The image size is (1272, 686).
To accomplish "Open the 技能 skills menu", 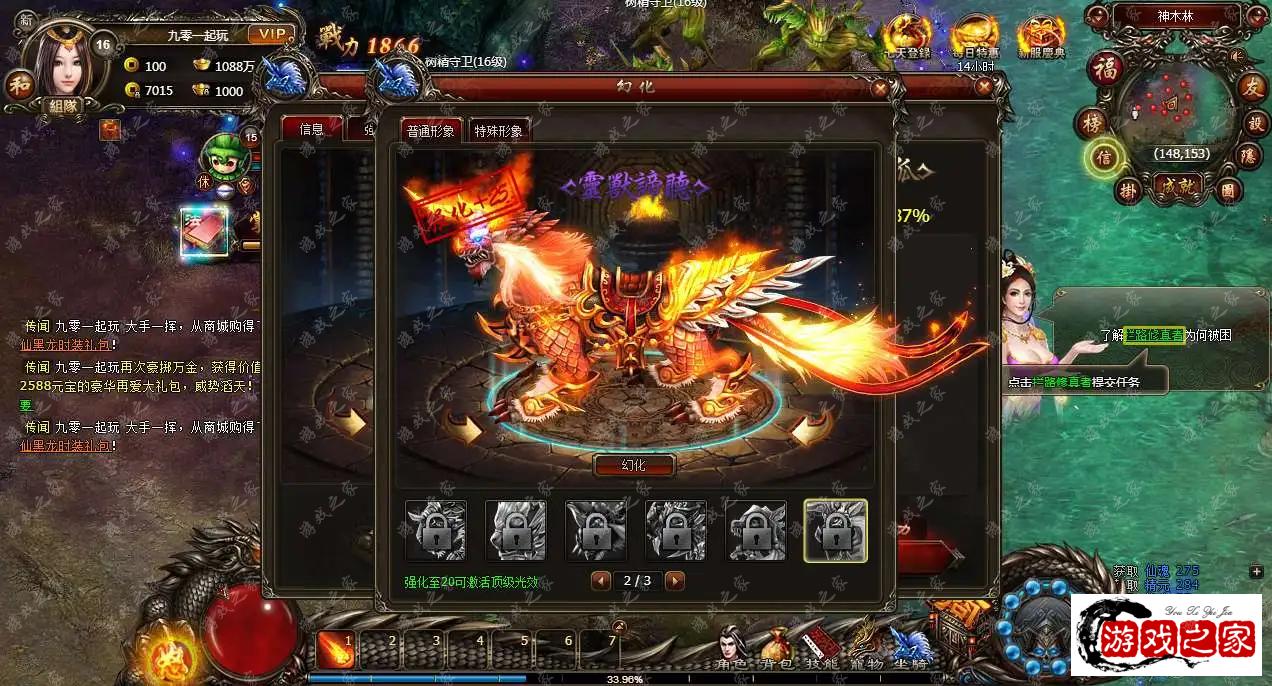I will [x=821, y=648].
